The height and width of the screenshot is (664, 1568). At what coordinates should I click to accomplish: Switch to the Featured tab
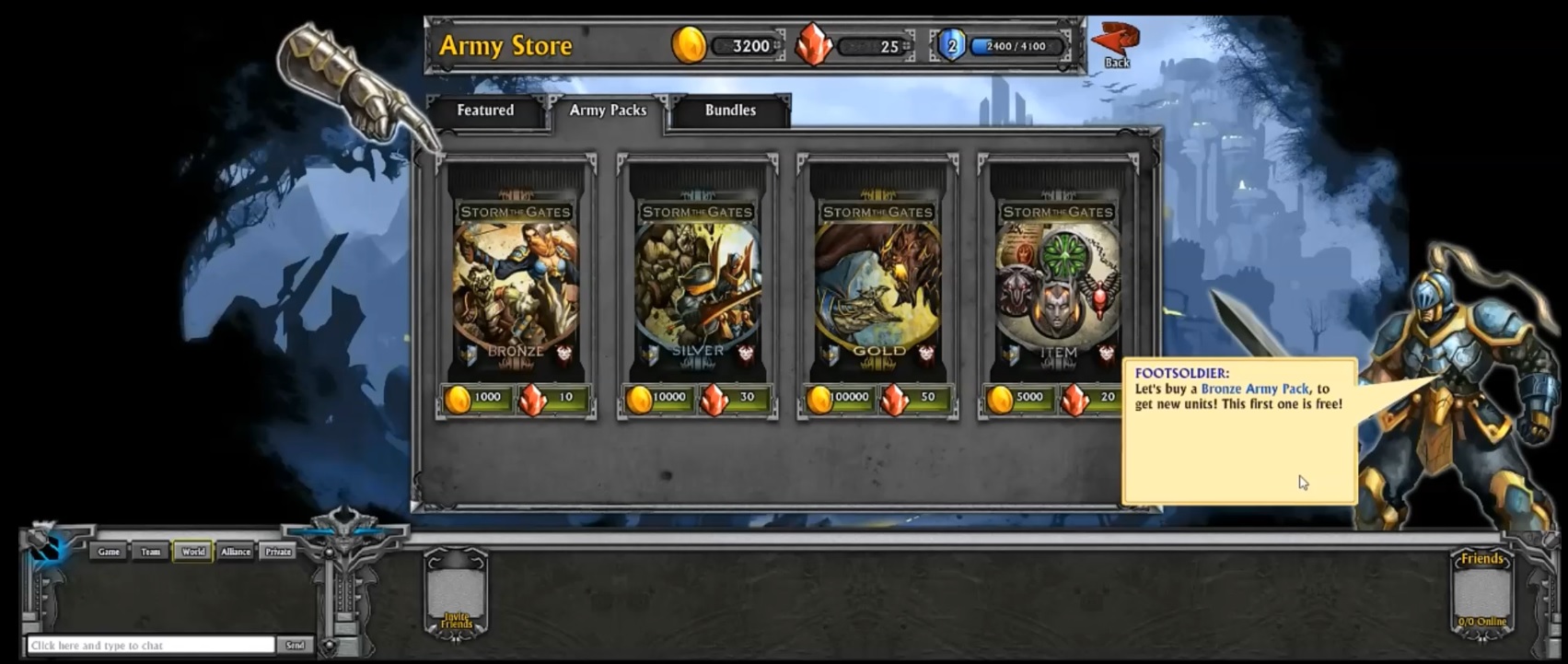485,111
